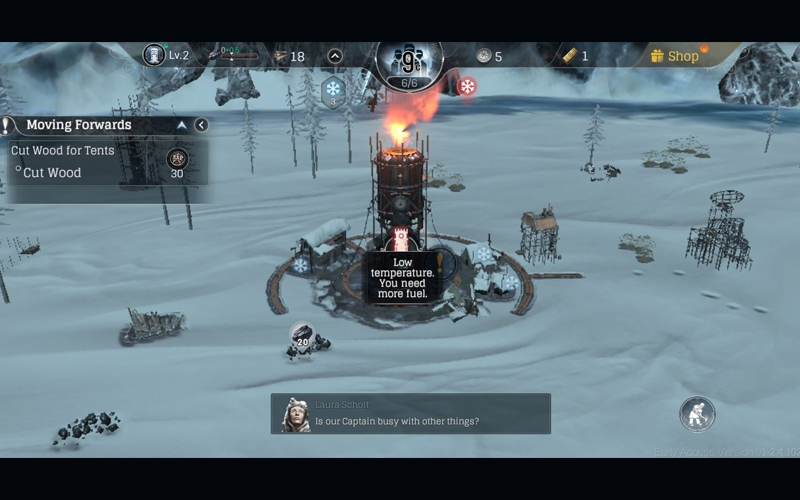Screen dimensions: 800x500
Task: Tap the silver coin currency icon
Action: click(484, 56)
